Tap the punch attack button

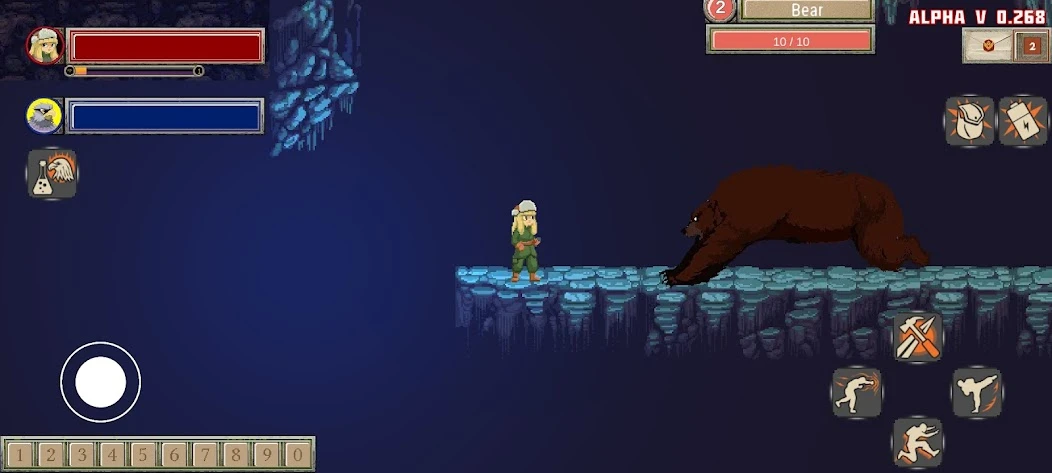[x=857, y=393]
